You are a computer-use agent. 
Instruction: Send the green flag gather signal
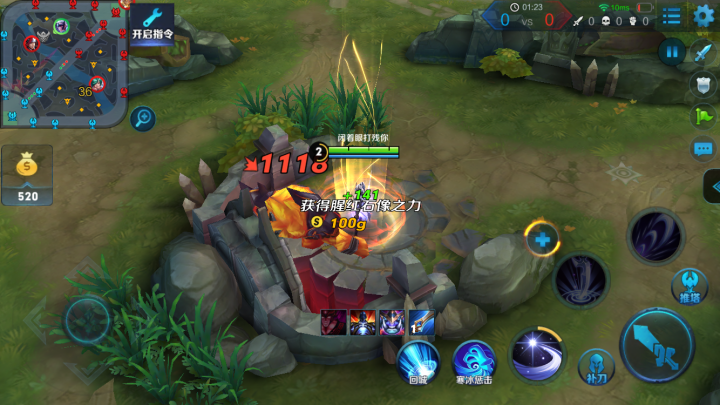(x=704, y=117)
